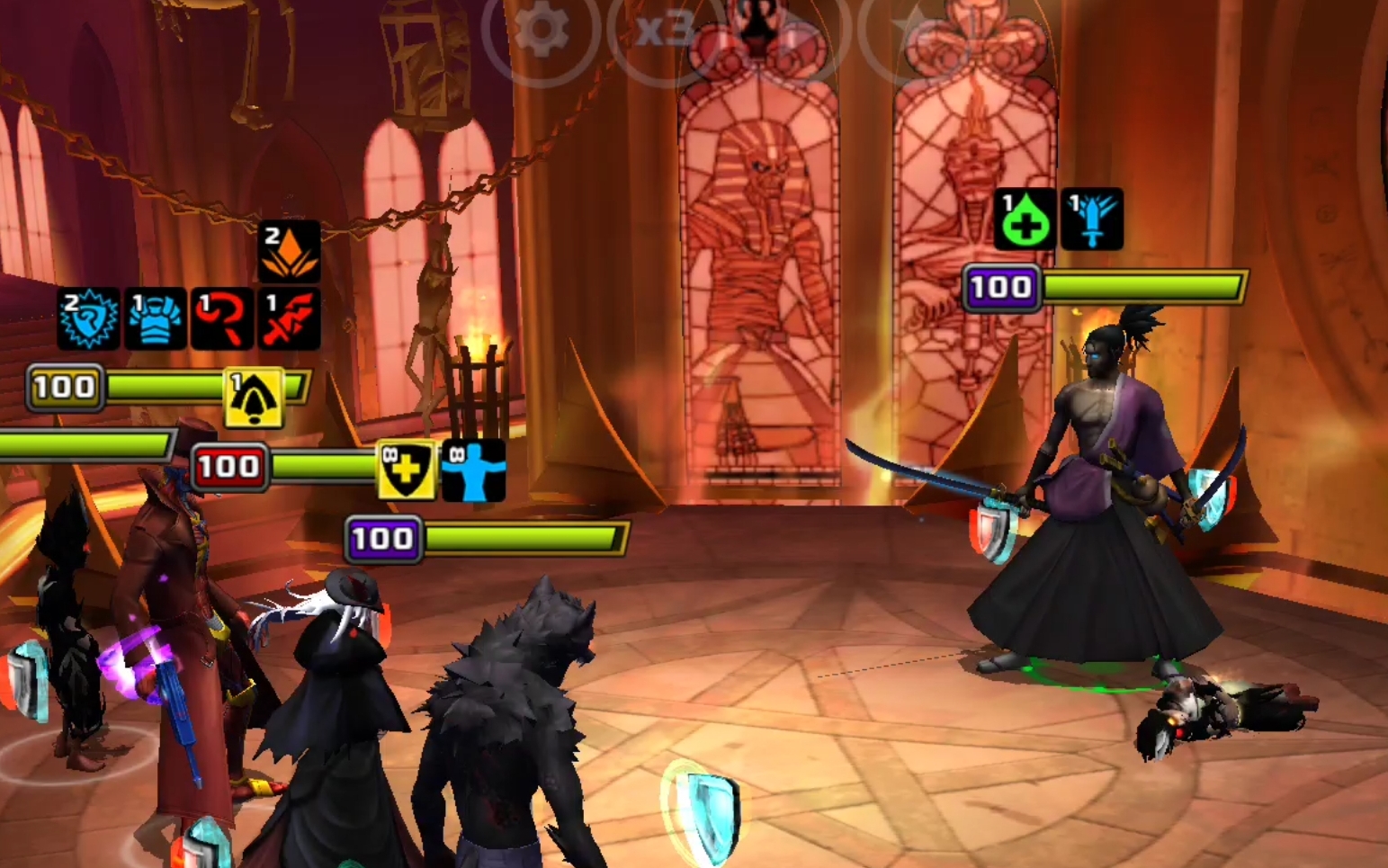Inspect the red crossed-out sword debuff icon

(x=290, y=318)
